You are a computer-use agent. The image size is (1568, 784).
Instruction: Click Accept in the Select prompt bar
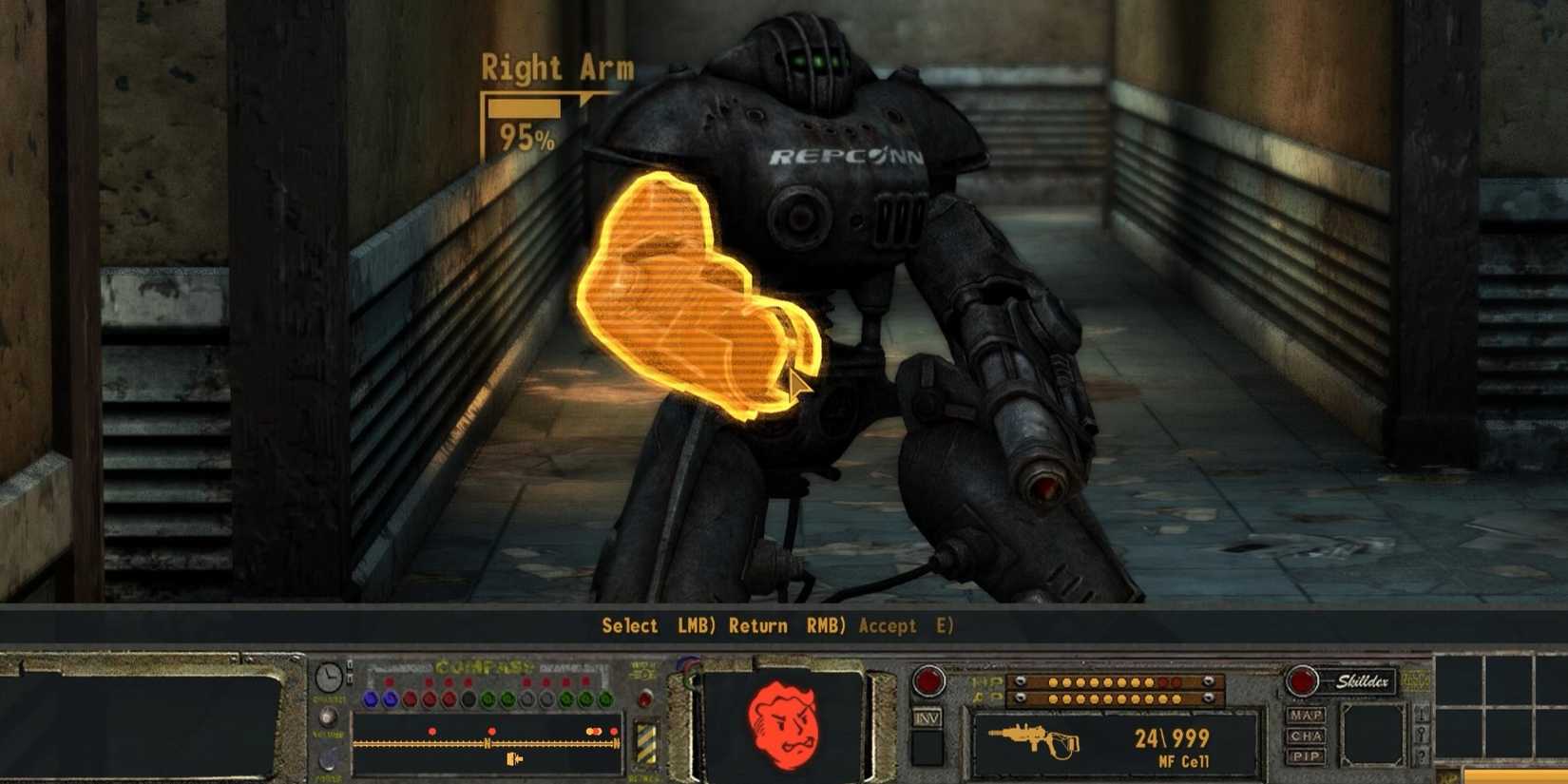pyautogui.click(x=889, y=625)
